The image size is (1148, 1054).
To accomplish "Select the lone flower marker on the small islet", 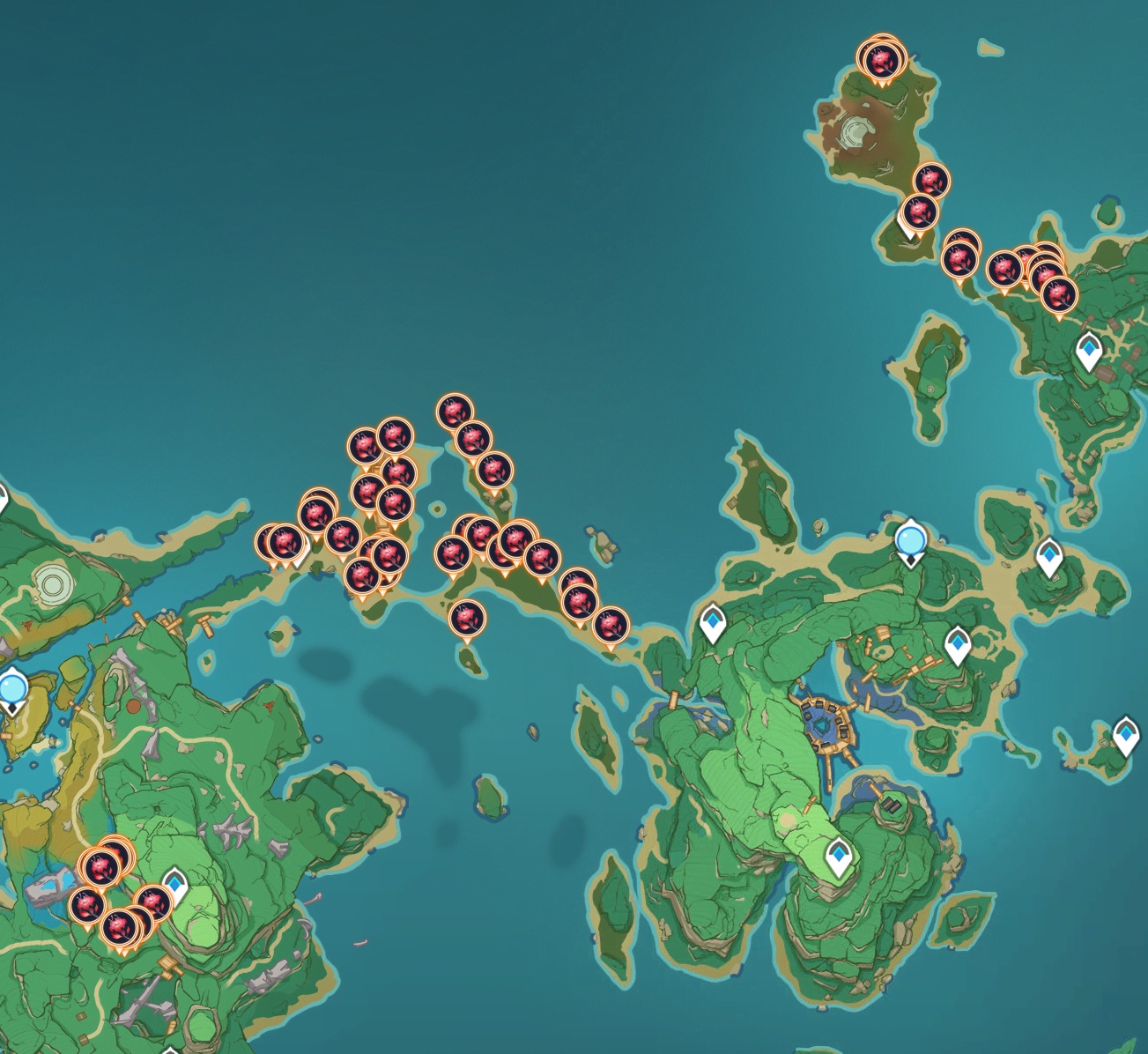I will (x=467, y=619).
